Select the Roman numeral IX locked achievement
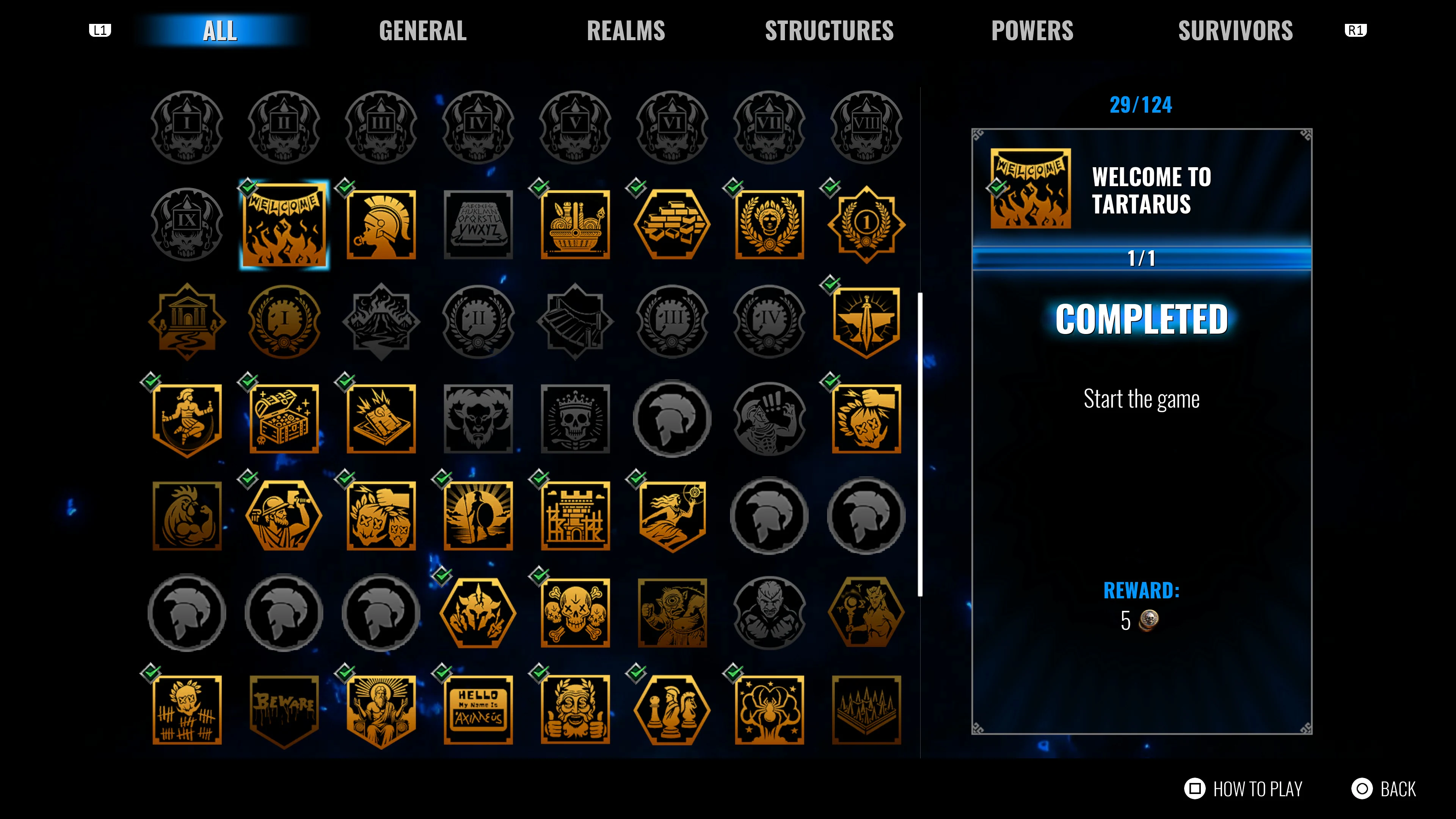Image resolution: width=1456 pixels, height=819 pixels. click(x=187, y=224)
